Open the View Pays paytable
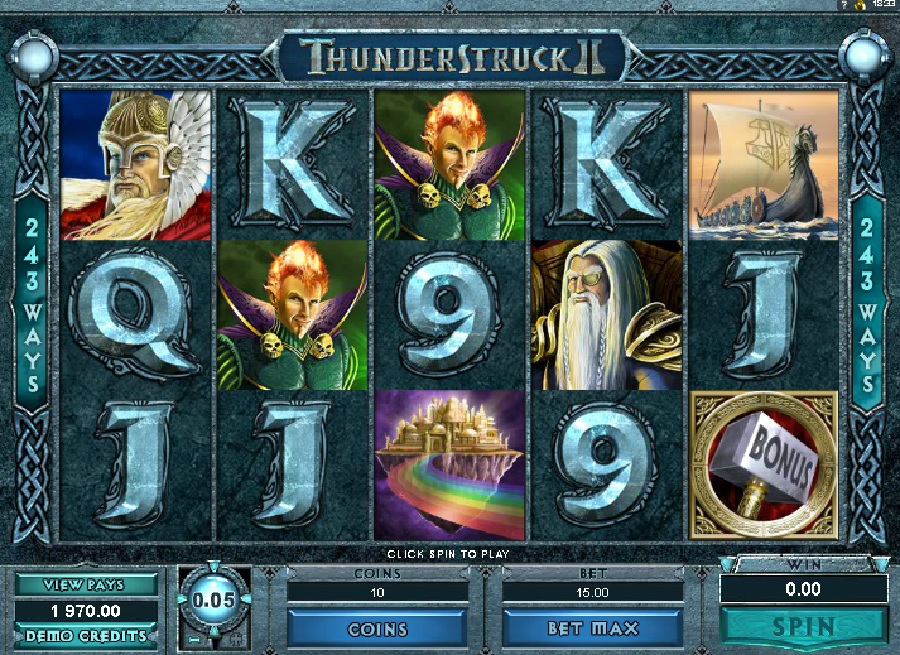900x655 pixels. [x=86, y=585]
